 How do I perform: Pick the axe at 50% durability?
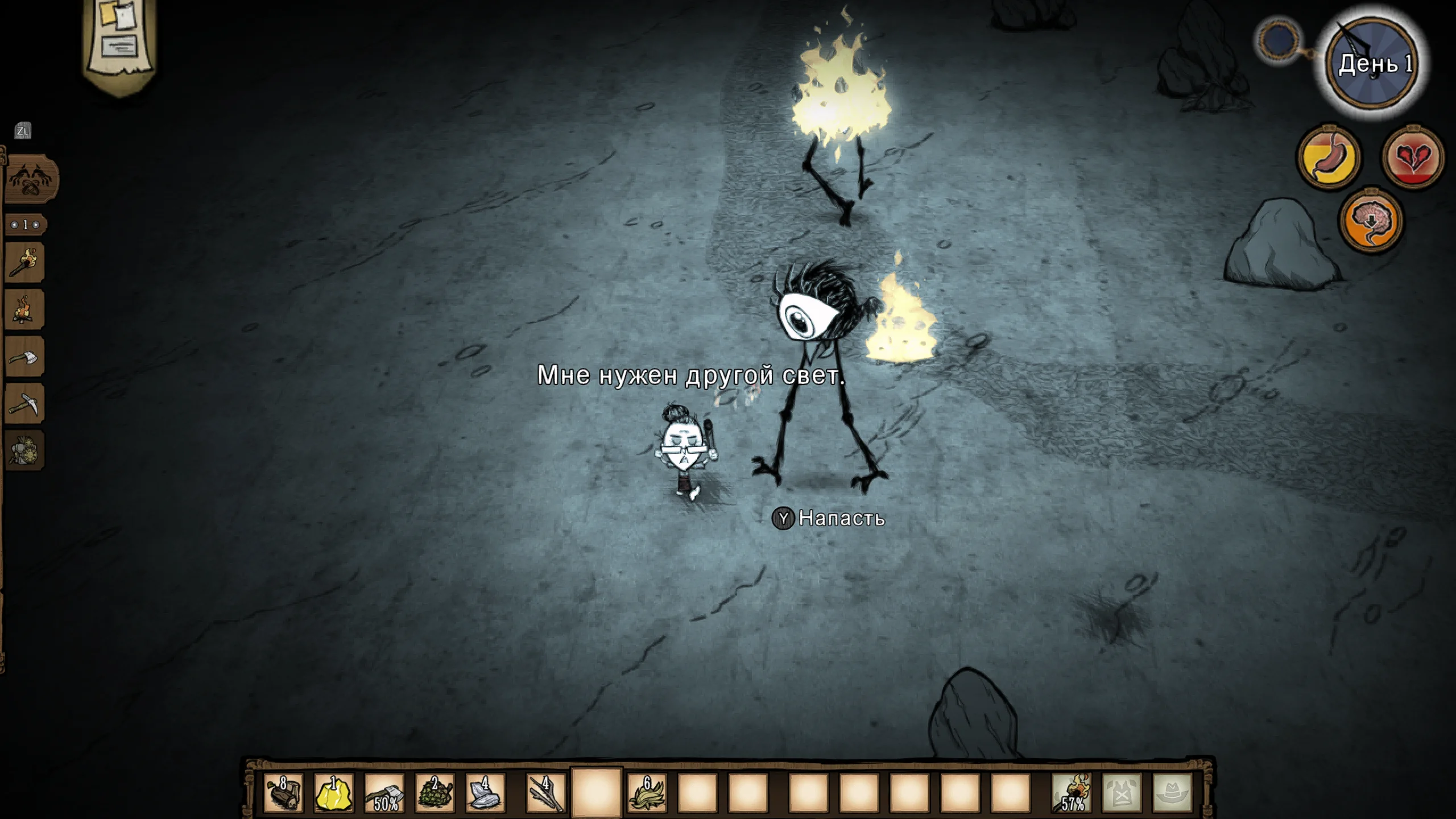384,792
